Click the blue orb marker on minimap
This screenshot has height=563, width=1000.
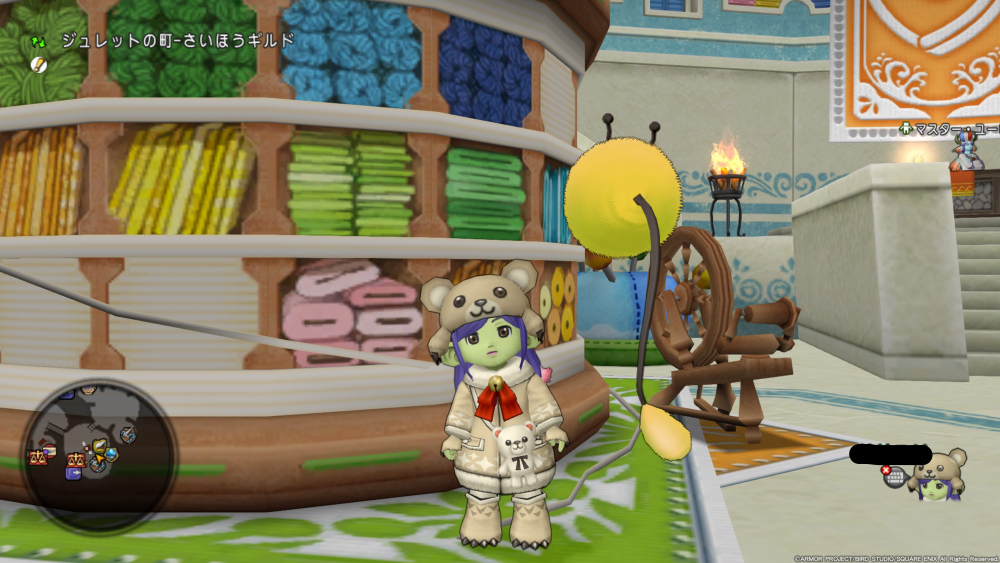(x=112, y=454)
